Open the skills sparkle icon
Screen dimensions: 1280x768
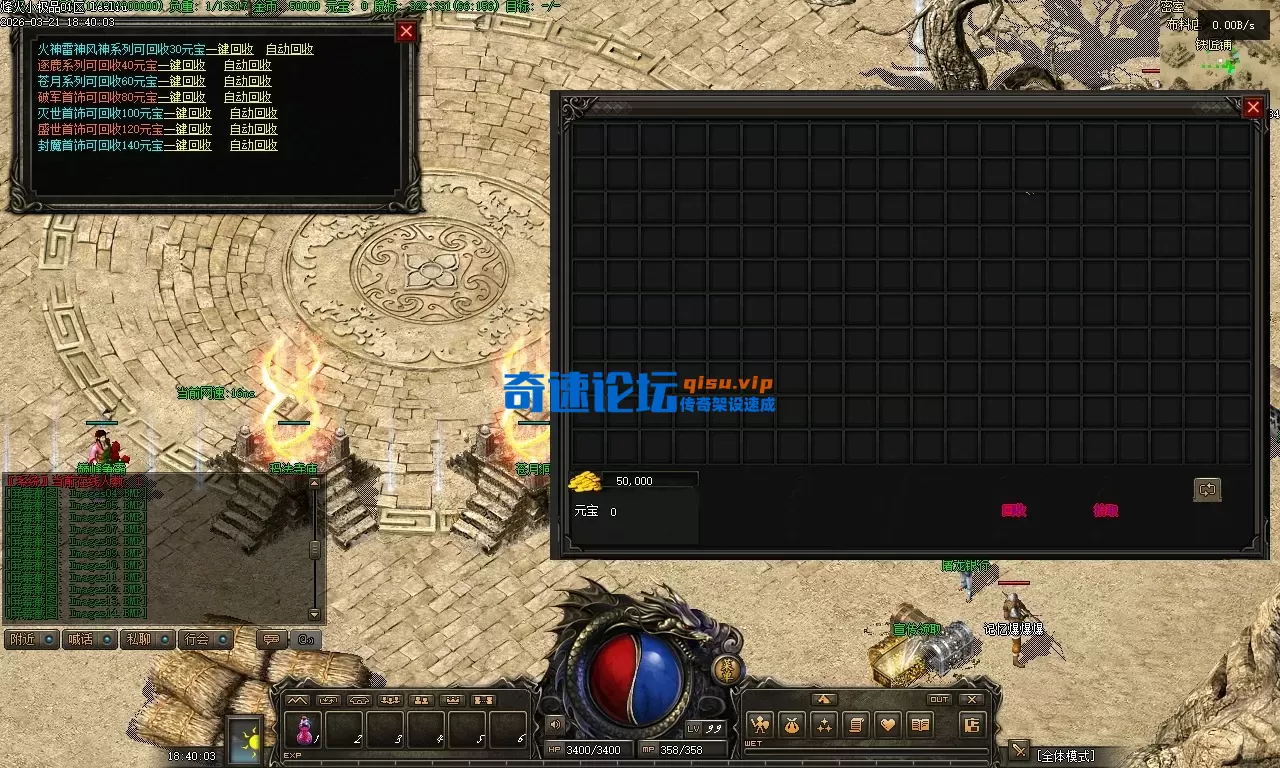coord(824,725)
